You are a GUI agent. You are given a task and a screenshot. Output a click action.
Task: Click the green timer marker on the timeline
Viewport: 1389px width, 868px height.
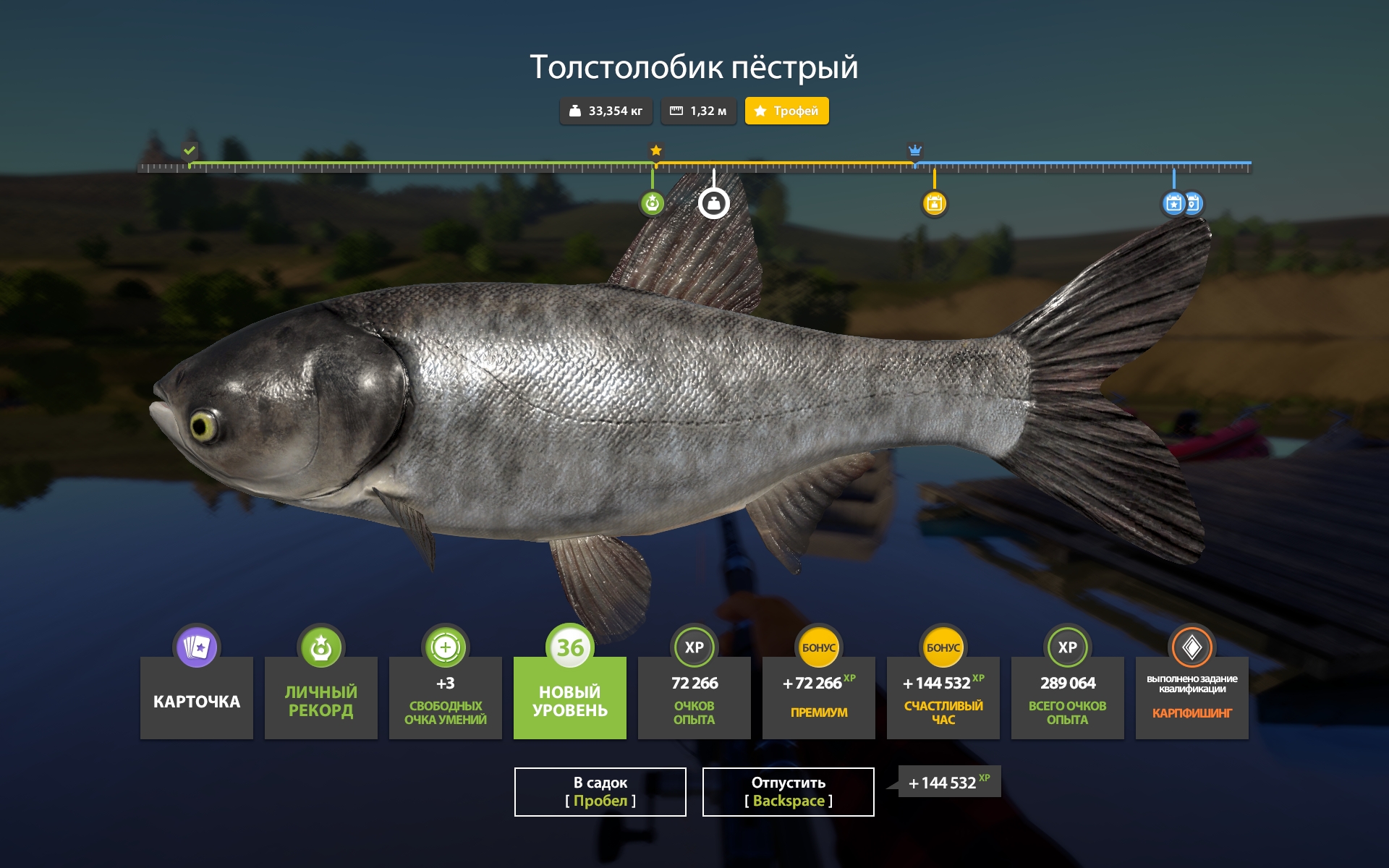coord(653,204)
